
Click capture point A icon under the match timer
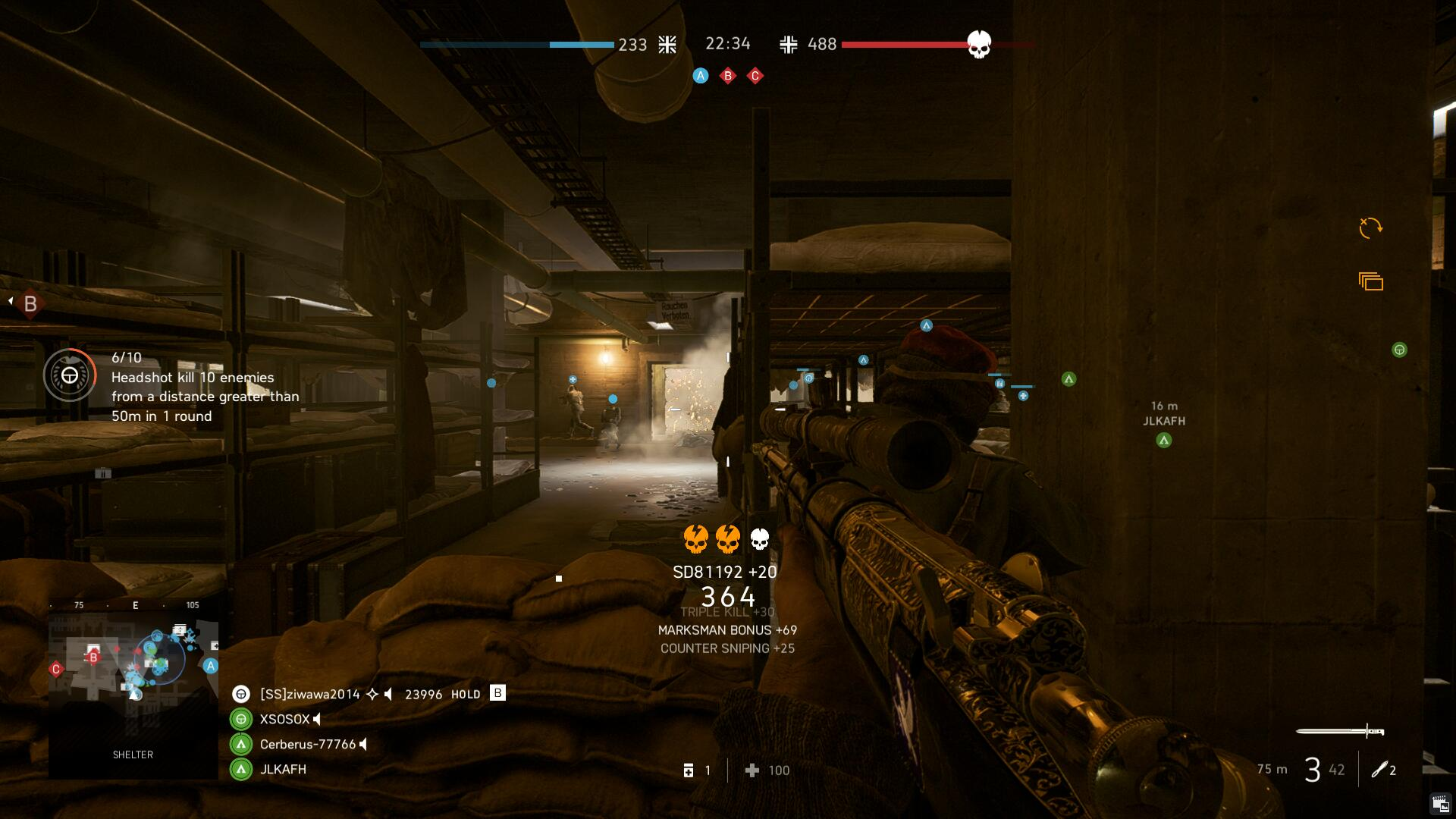point(701,76)
